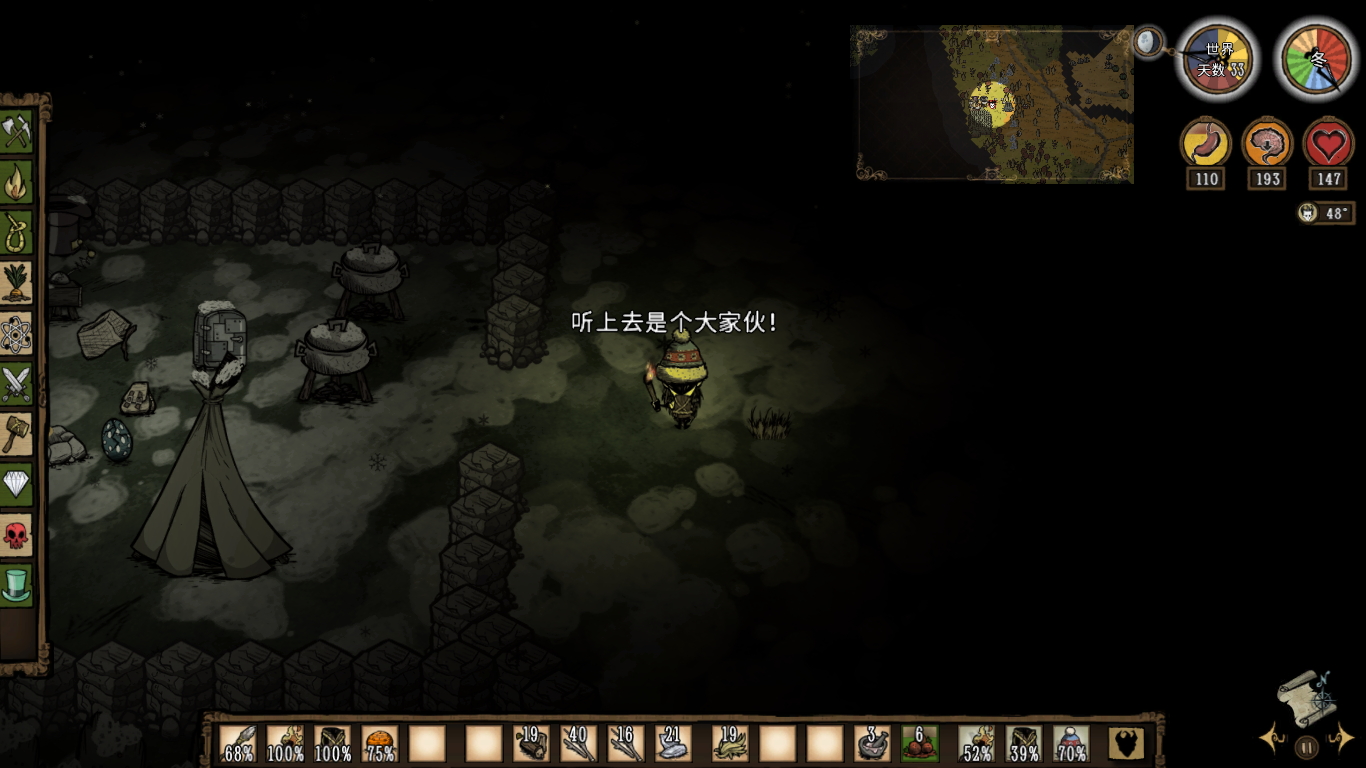This screenshot has height=768, width=1366.
Task: Switch to the Food farming tab
Action: coord(17,283)
